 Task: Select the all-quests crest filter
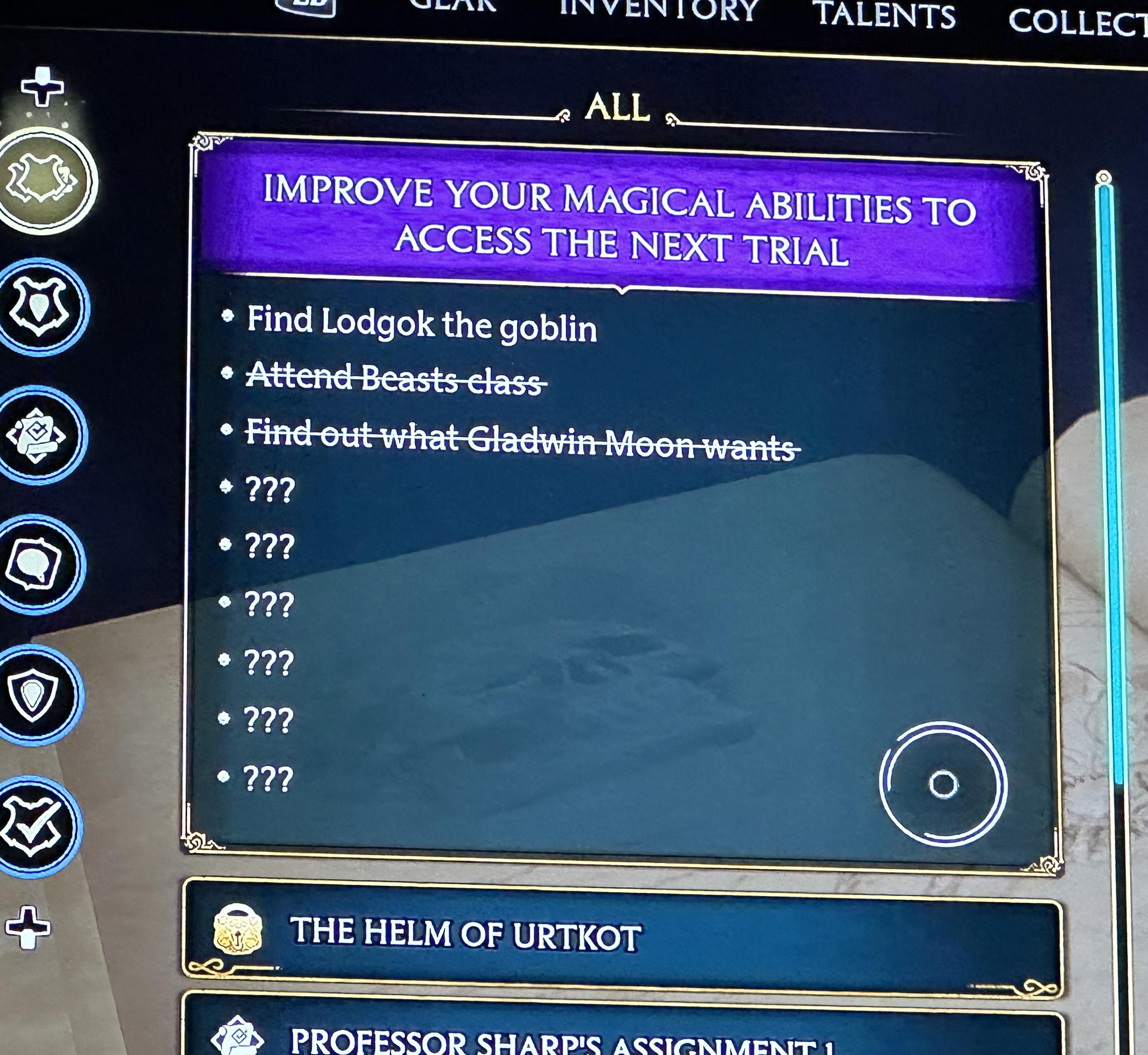[43, 180]
